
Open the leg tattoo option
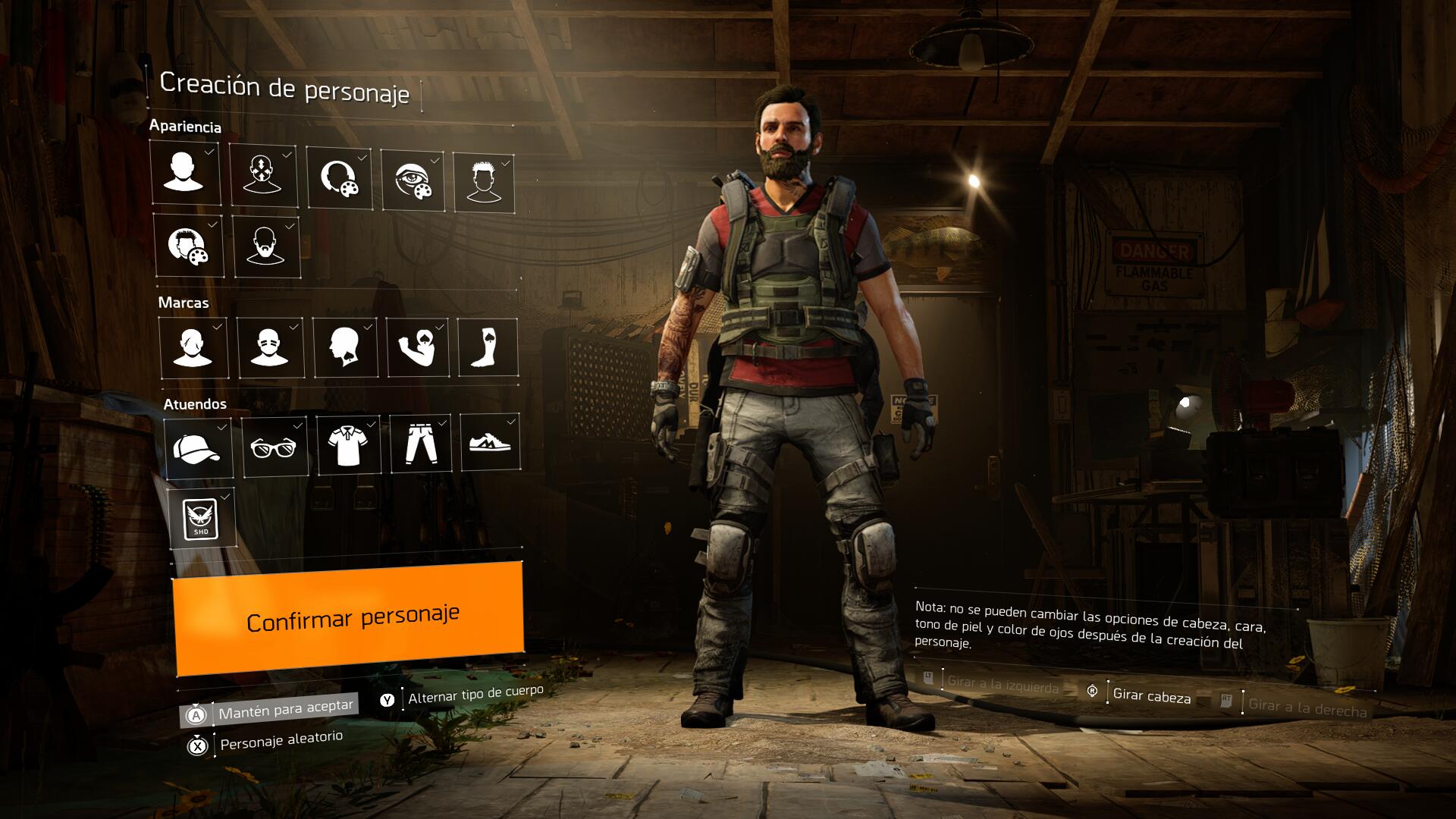(488, 347)
